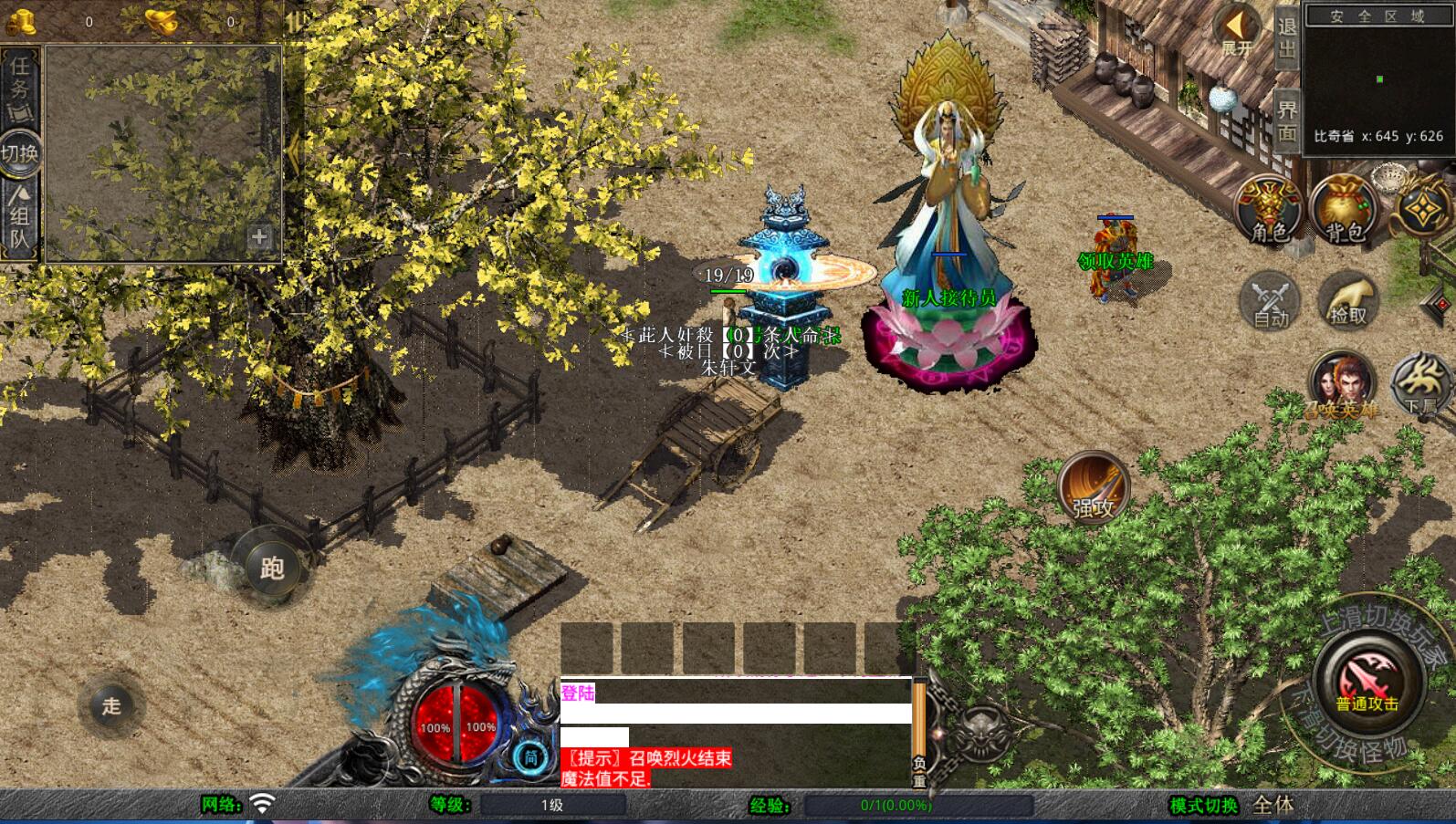Toggle 自动 auto-combat
The image size is (1456, 824).
(1270, 300)
